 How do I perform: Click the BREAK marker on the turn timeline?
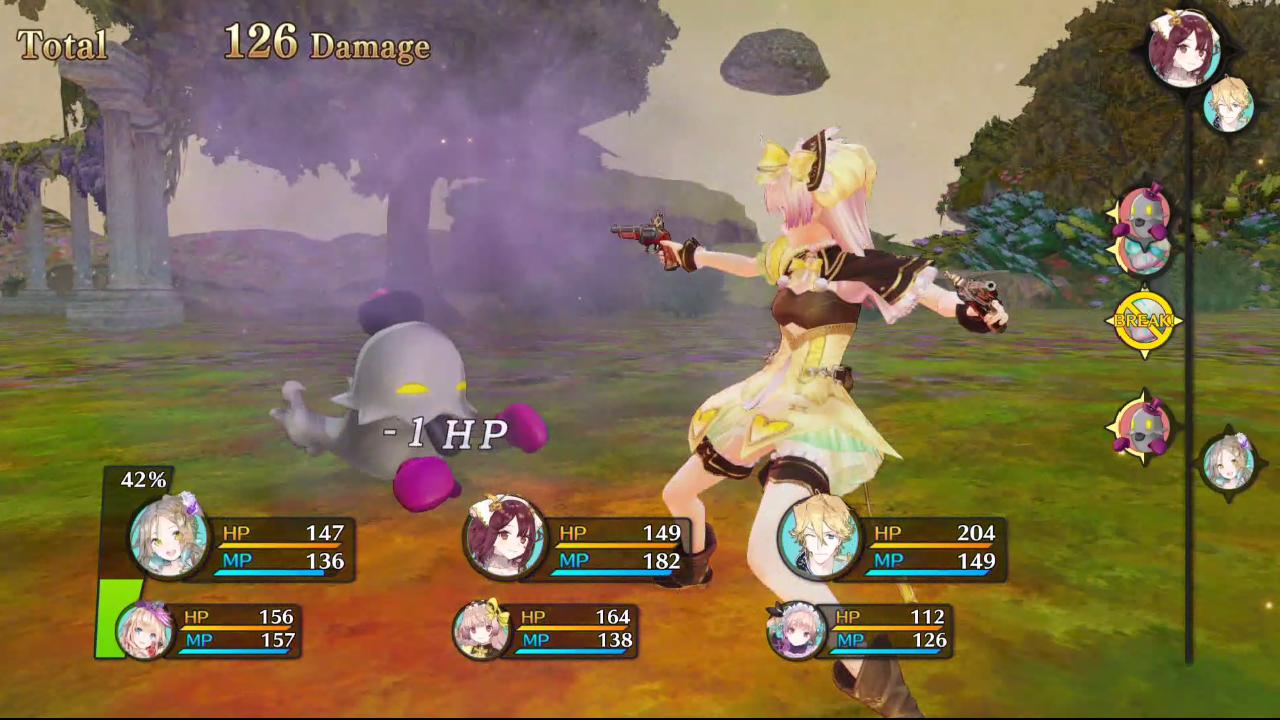click(x=1143, y=321)
